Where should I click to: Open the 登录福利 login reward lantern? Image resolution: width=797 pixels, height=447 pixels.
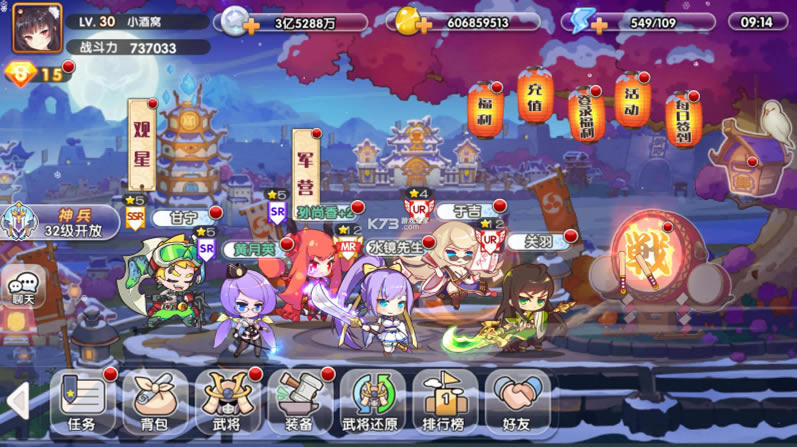(587, 112)
